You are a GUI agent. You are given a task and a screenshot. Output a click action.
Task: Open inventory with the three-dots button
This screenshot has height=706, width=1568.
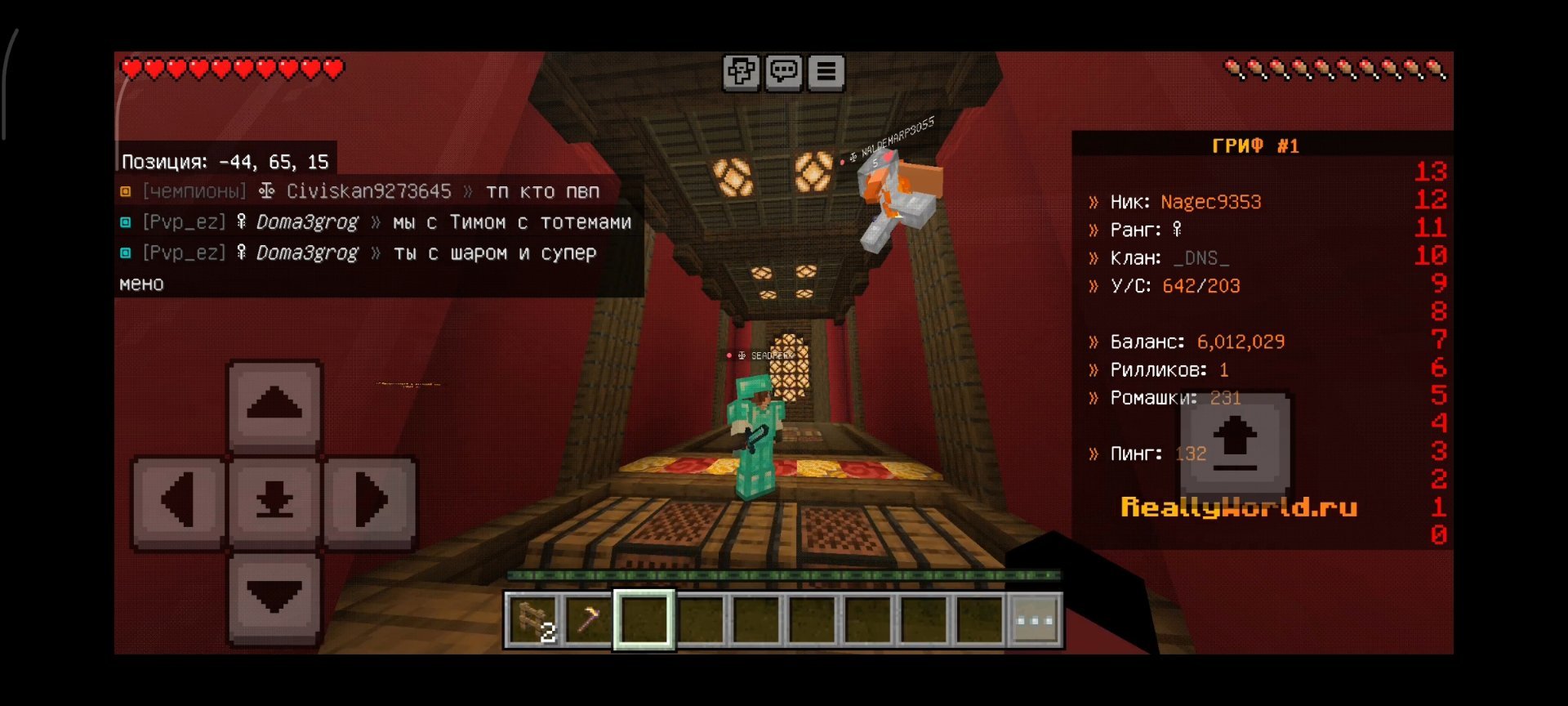coord(1036,621)
